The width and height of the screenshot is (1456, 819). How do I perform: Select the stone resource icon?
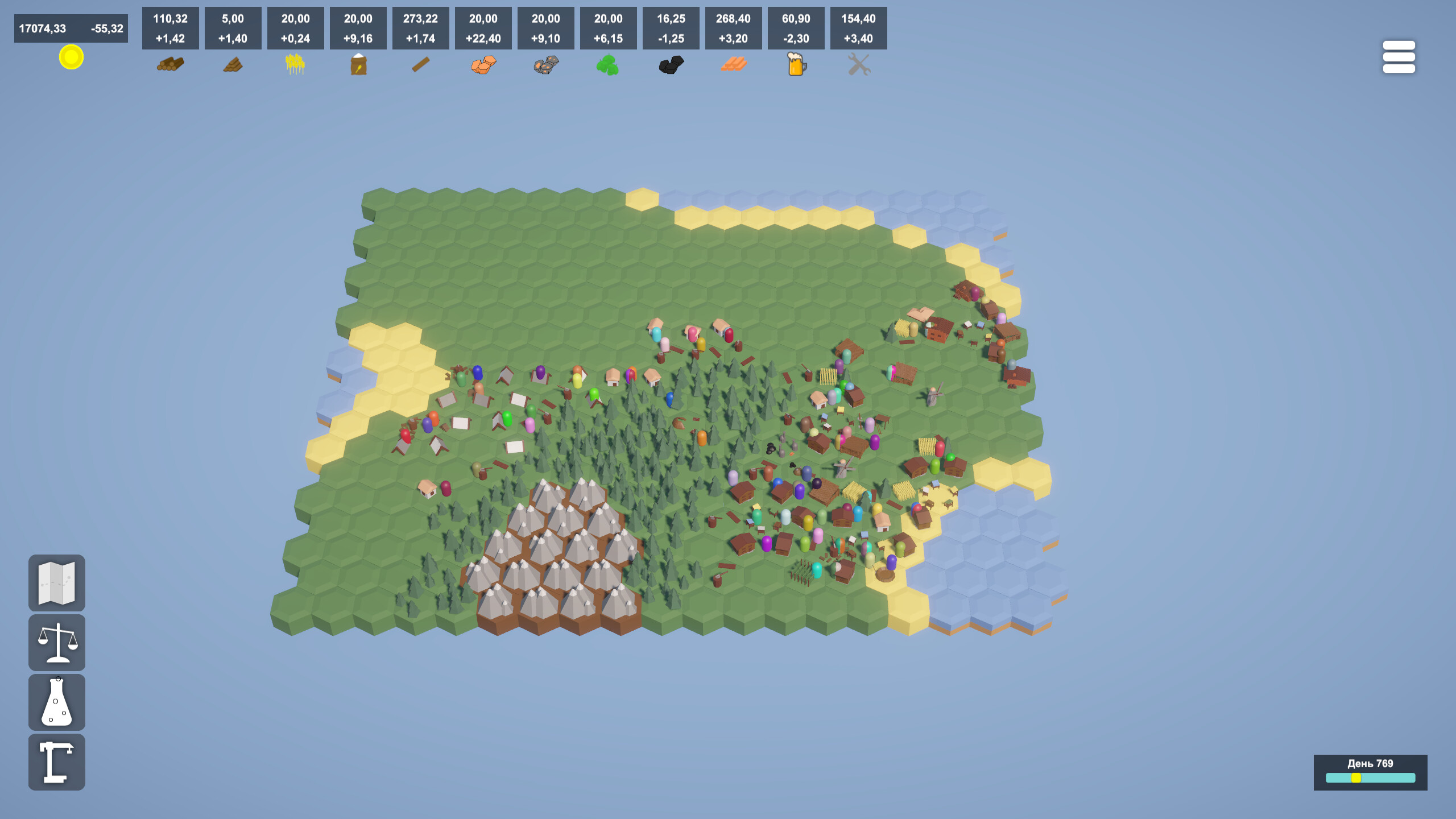545,64
